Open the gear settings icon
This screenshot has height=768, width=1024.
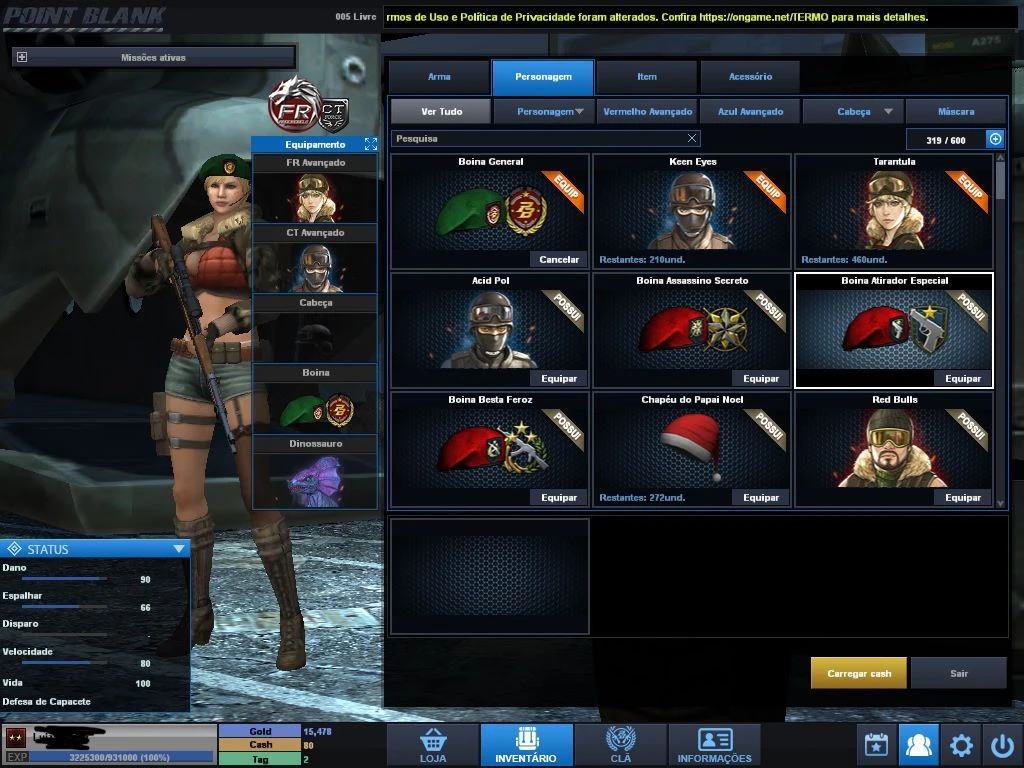pos(961,745)
